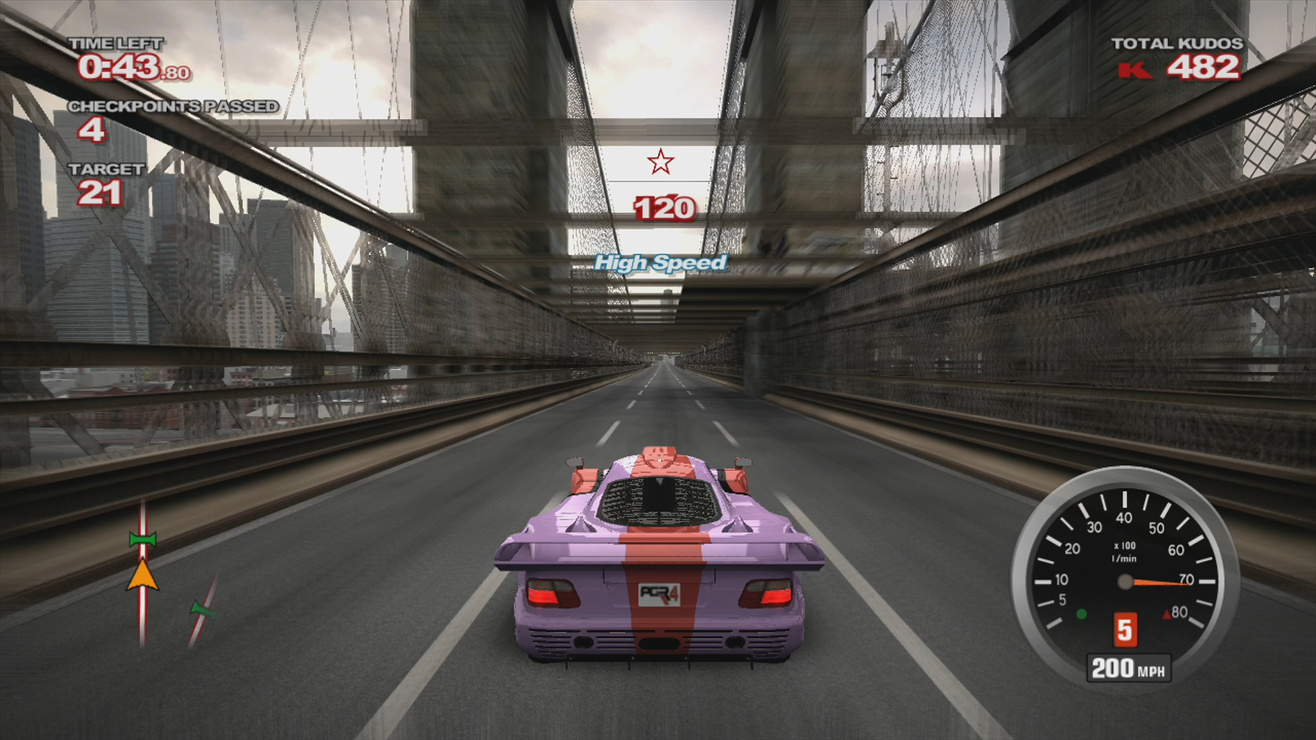The image size is (1316, 740).
Task: Click the PGR4 logo on the car's bumper
Action: [x=661, y=593]
